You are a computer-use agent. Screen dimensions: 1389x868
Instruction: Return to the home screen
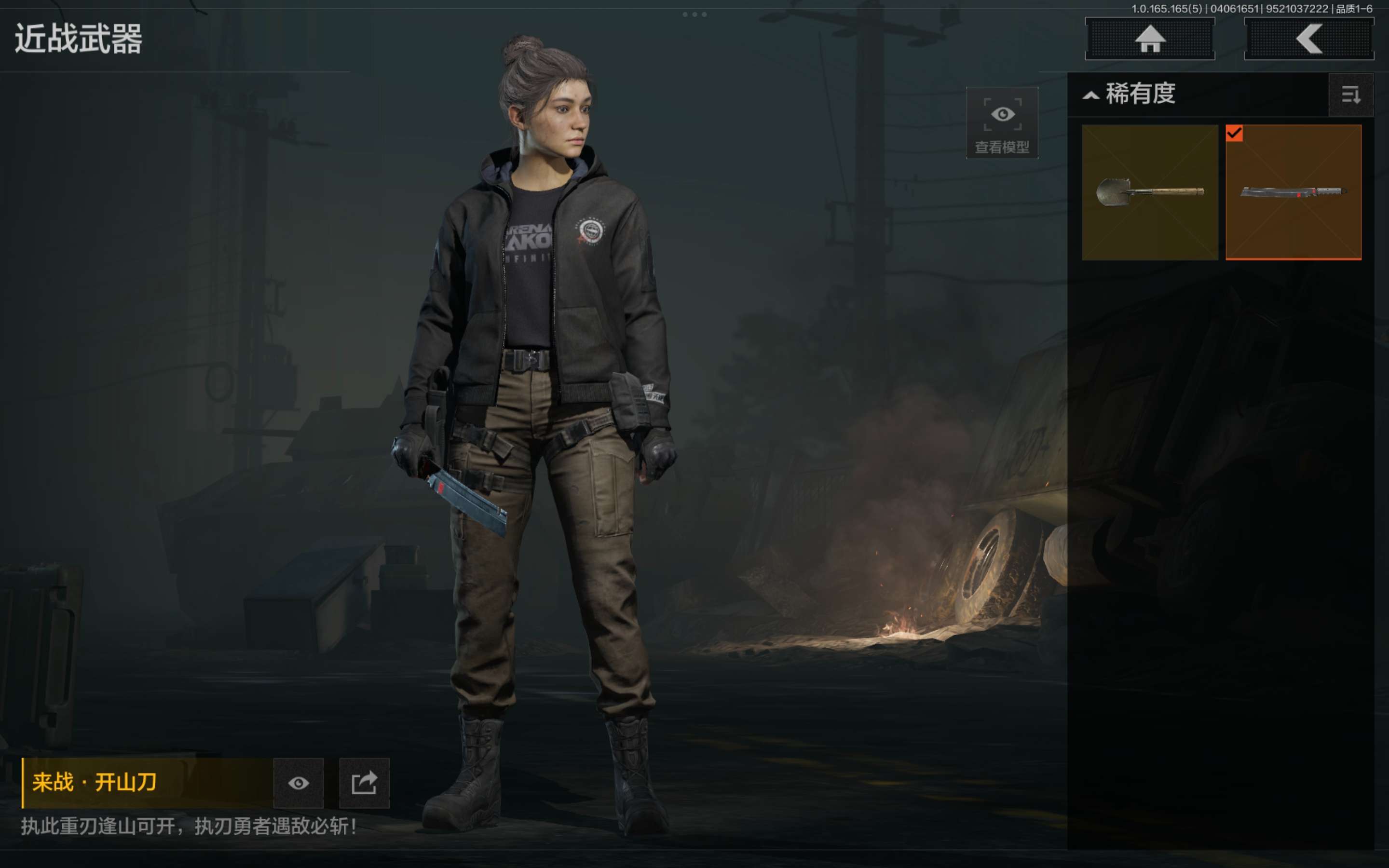1149,39
